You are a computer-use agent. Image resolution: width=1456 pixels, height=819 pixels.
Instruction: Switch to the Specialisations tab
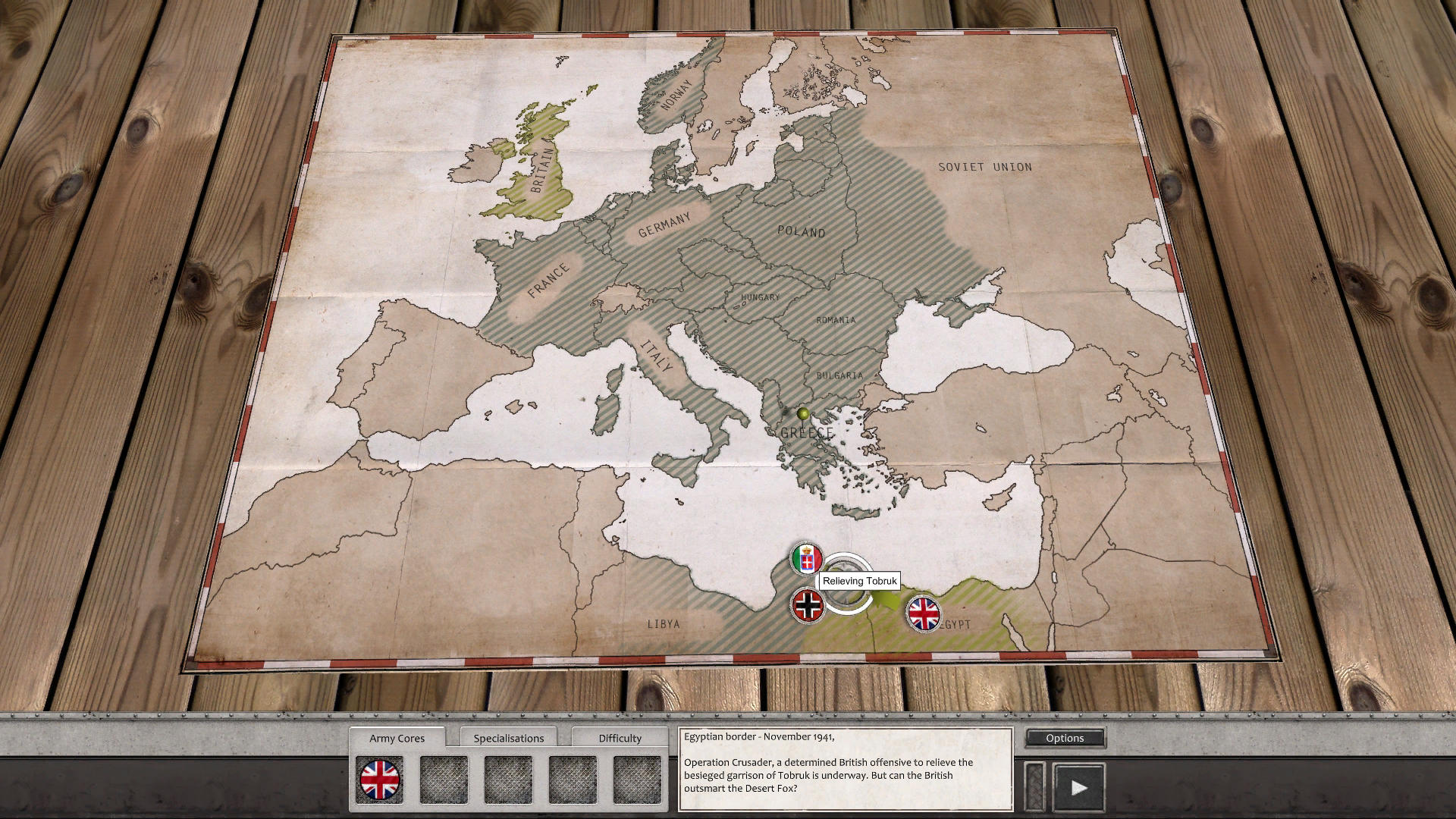(509, 737)
